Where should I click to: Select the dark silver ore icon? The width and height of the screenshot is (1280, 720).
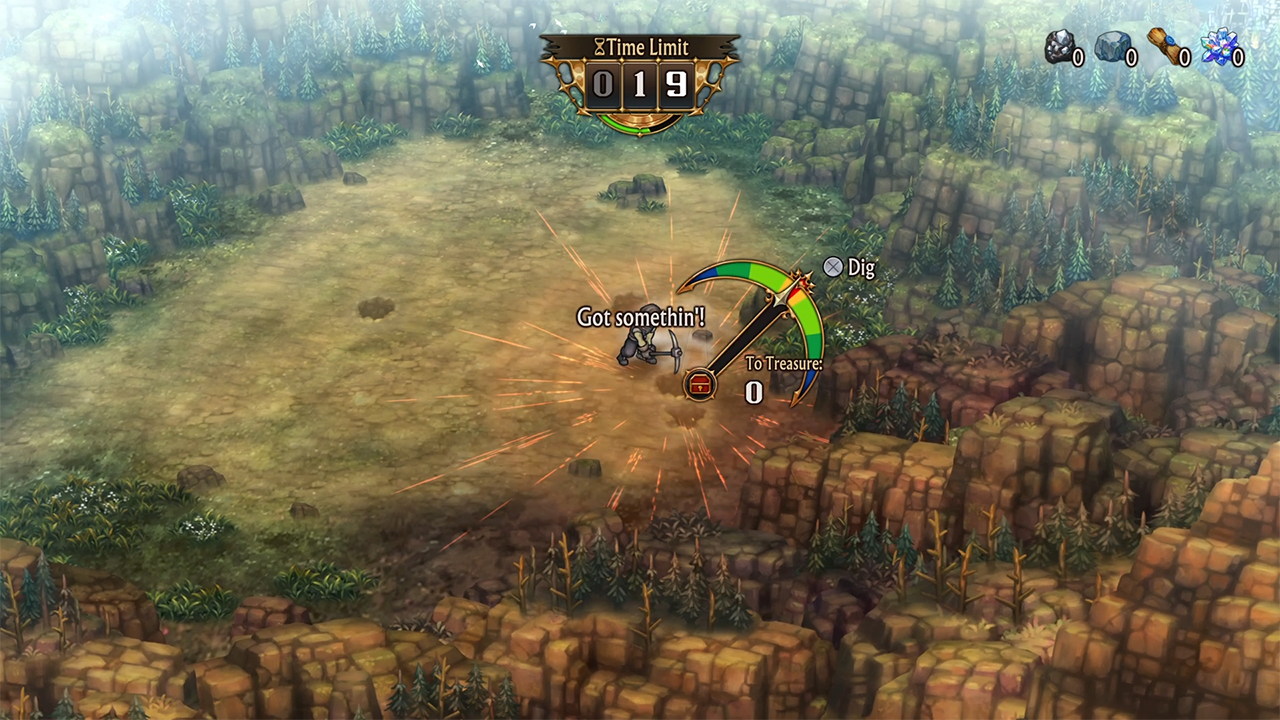tap(1059, 46)
